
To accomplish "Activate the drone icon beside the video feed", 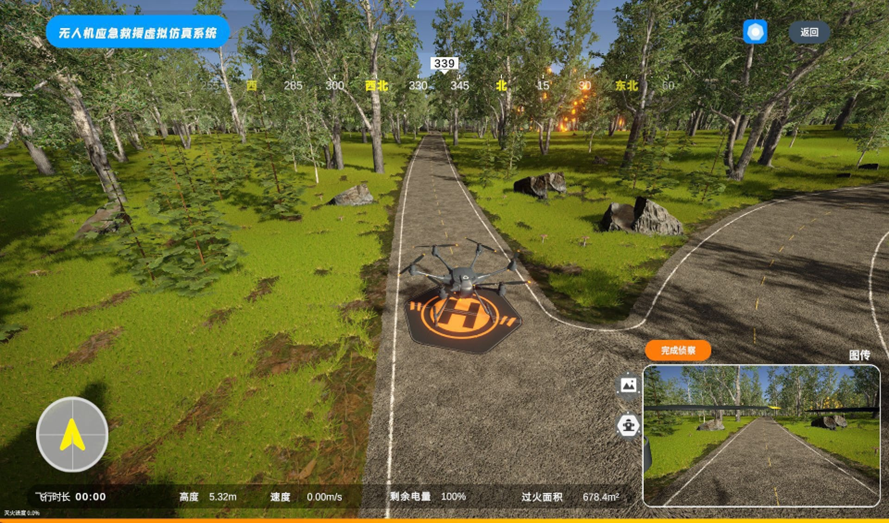I will (x=629, y=426).
